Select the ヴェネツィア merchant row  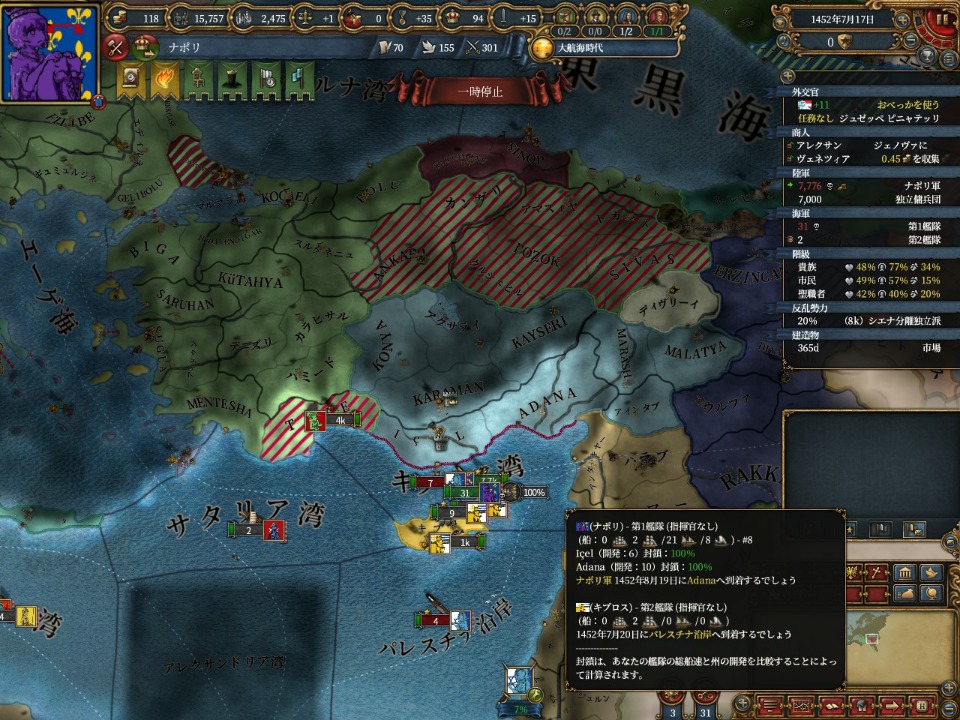858,158
